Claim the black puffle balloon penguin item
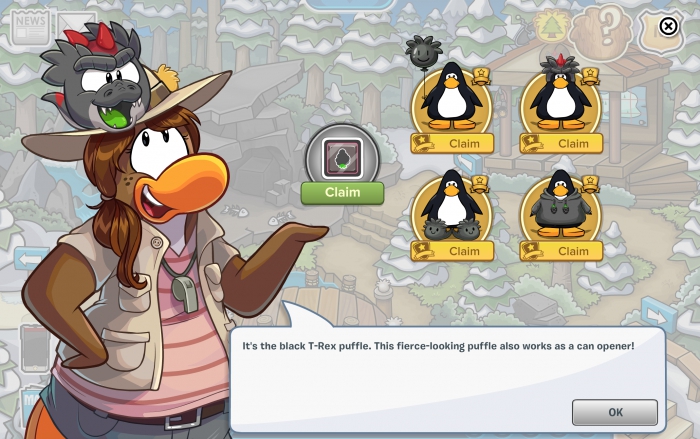 pyautogui.click(x=463, y=143)
